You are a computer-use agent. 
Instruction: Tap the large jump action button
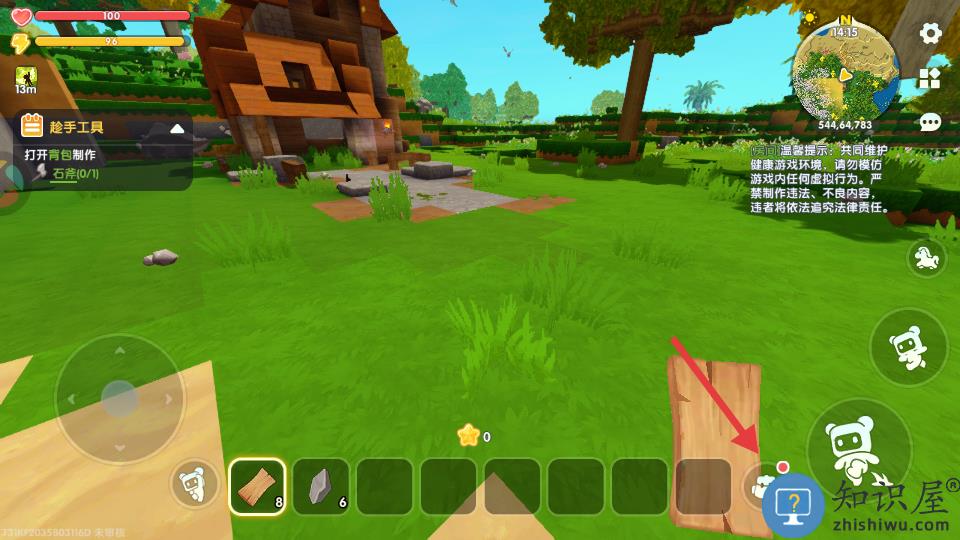[858, 447]
